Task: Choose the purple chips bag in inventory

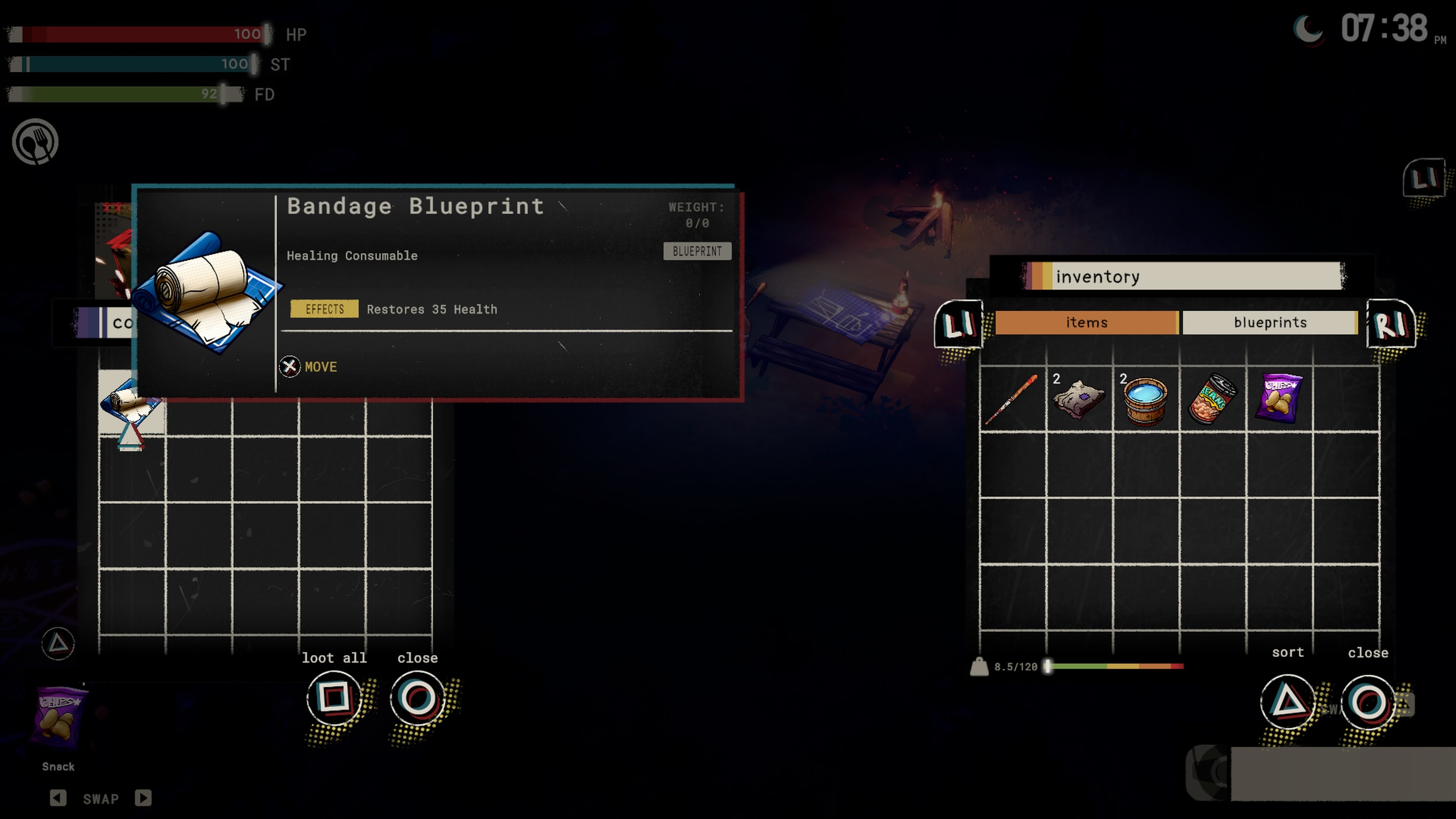Action: pyautogui.click(x=1279, y=399)
